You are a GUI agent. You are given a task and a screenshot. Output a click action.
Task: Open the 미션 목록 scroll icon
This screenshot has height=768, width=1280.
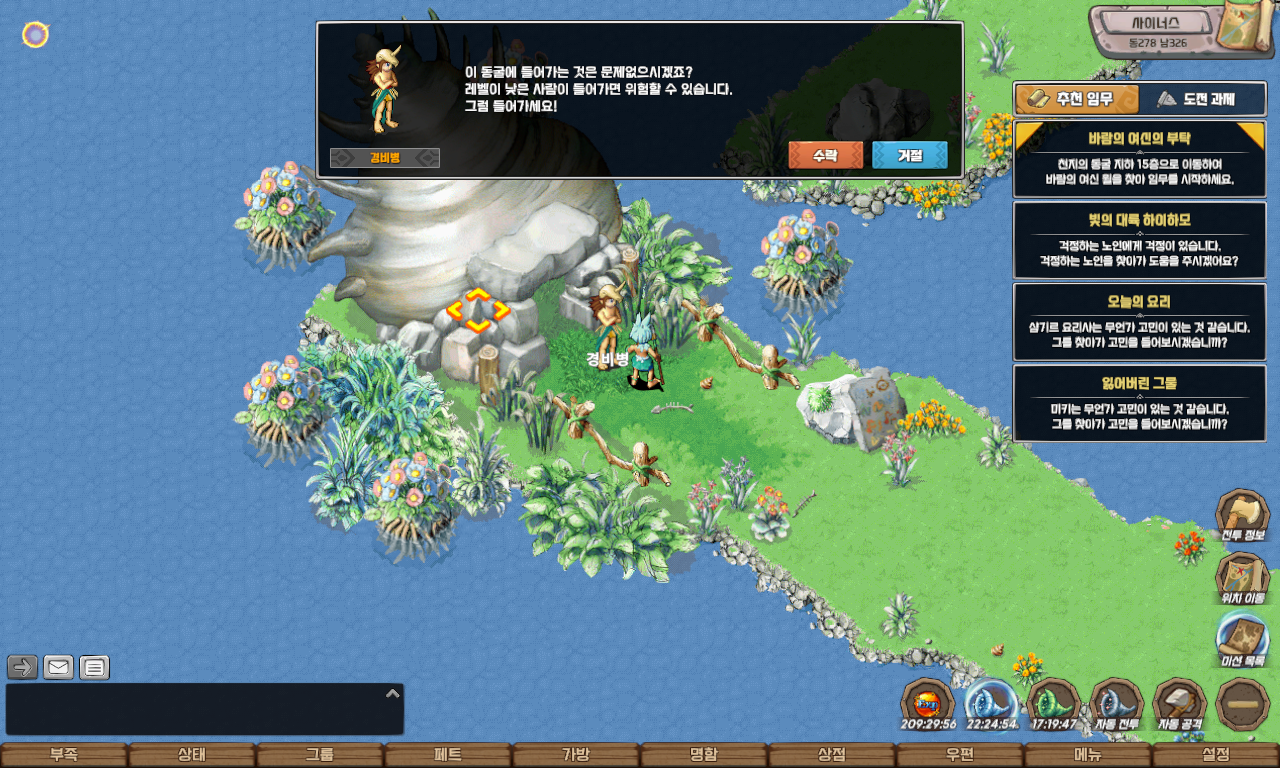[1242, 640]
